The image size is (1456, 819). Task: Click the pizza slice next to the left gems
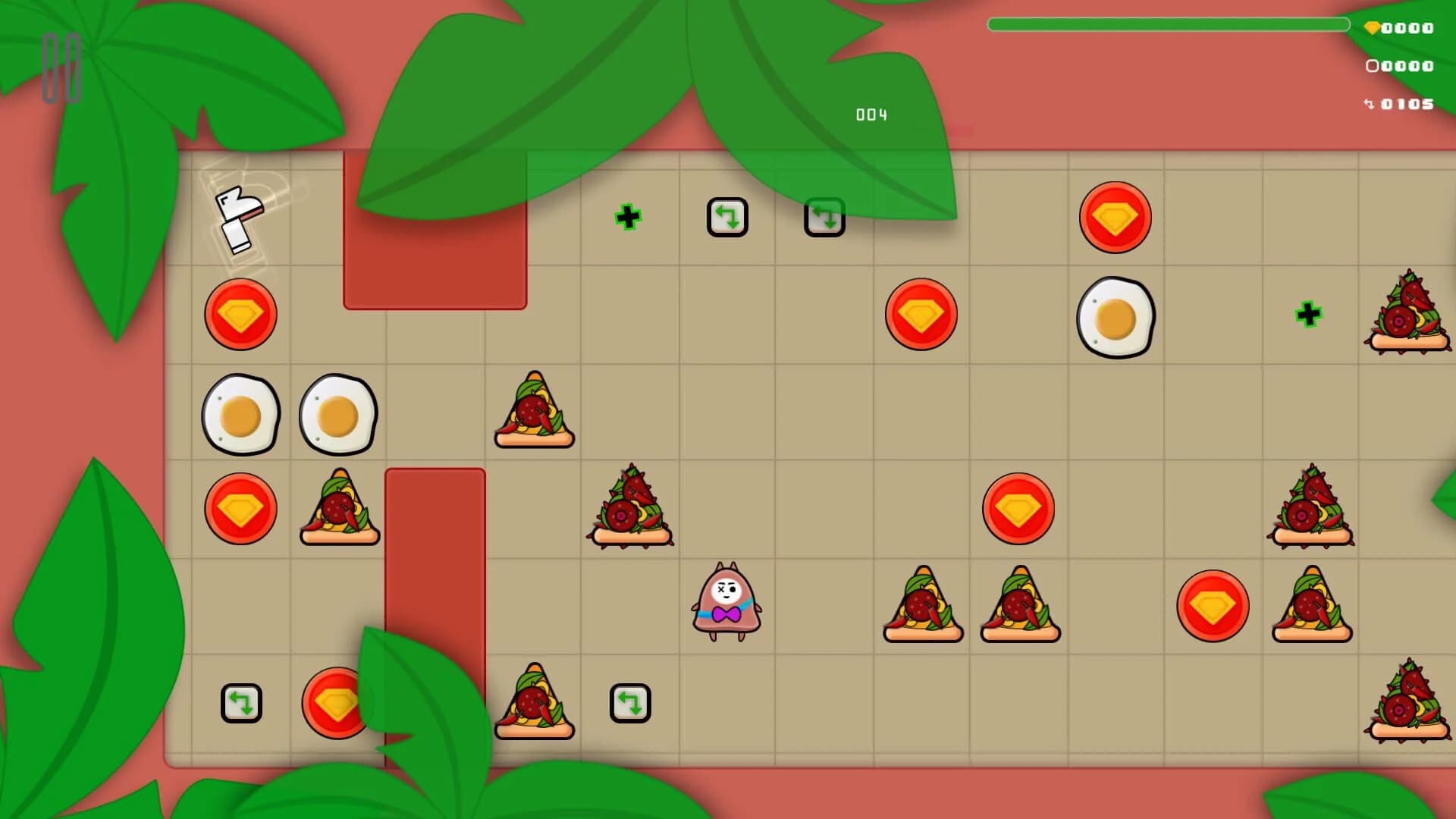[x=338, y=508]
